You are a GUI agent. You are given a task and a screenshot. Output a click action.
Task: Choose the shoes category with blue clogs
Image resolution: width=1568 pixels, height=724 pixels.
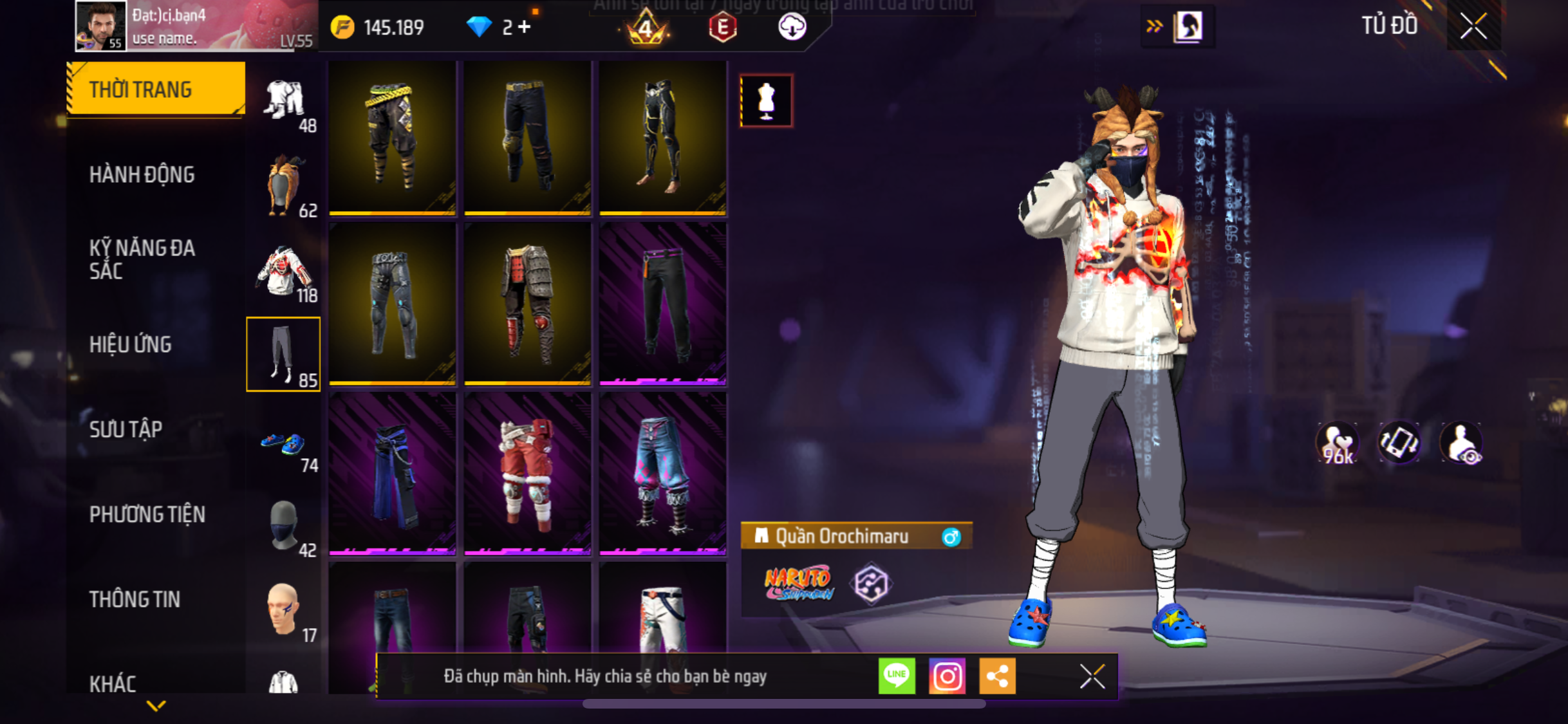point(284,445)
